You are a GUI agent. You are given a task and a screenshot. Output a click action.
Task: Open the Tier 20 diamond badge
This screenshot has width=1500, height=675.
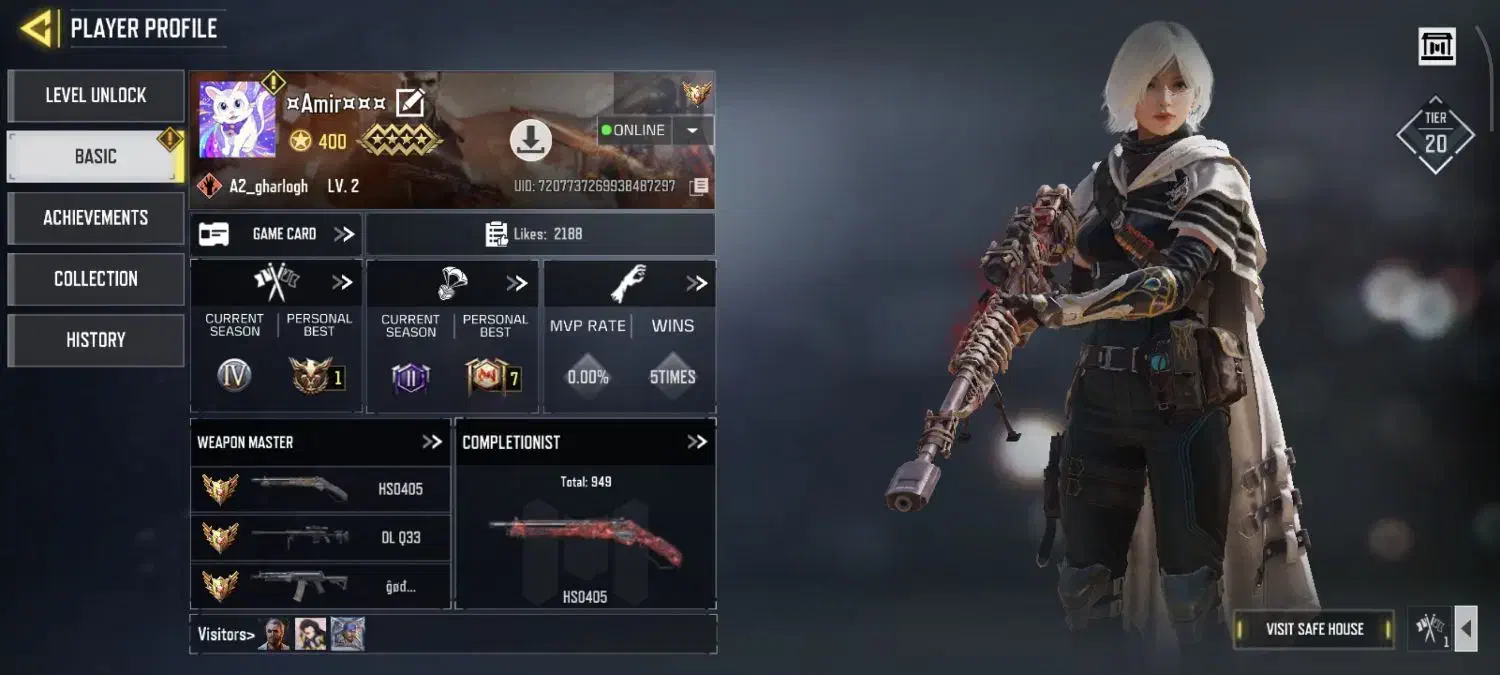tap(1435, 135)
